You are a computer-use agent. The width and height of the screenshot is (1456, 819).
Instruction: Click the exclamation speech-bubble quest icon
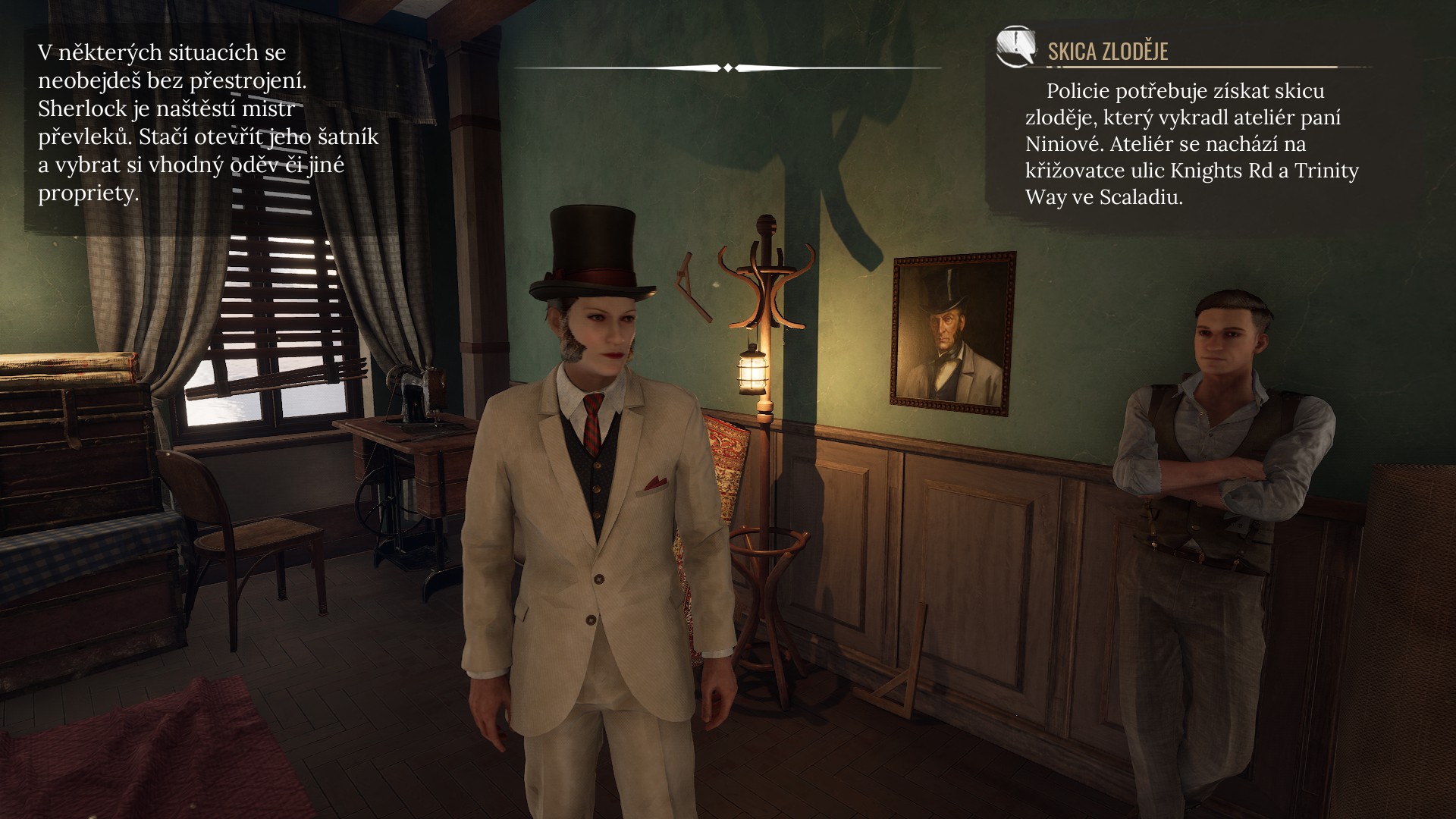pos(1015,47)
